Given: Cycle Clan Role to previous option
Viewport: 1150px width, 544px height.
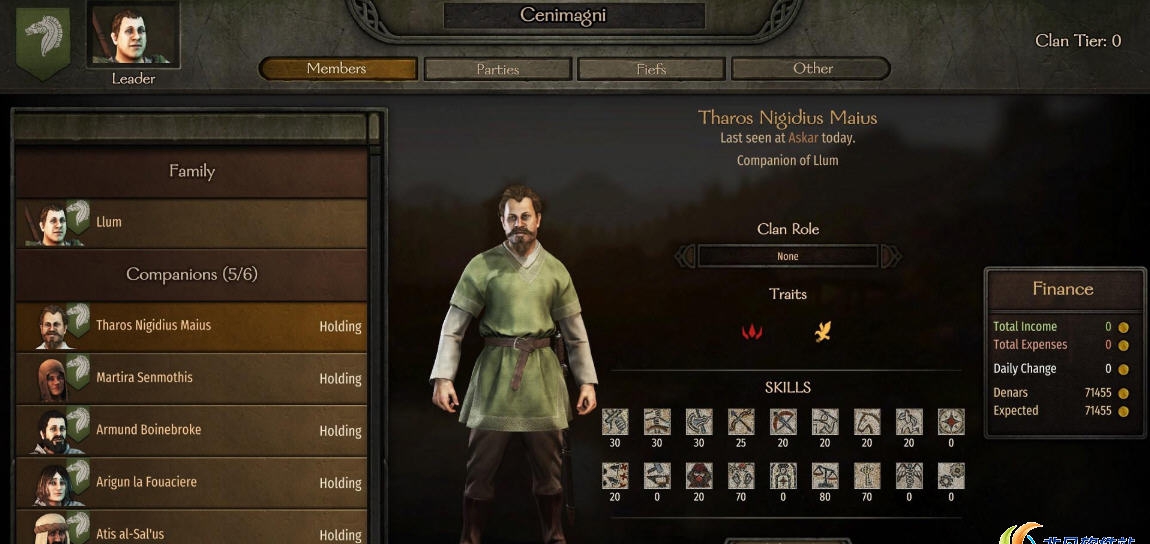Looking at the screenshot, I should [685, 257].
